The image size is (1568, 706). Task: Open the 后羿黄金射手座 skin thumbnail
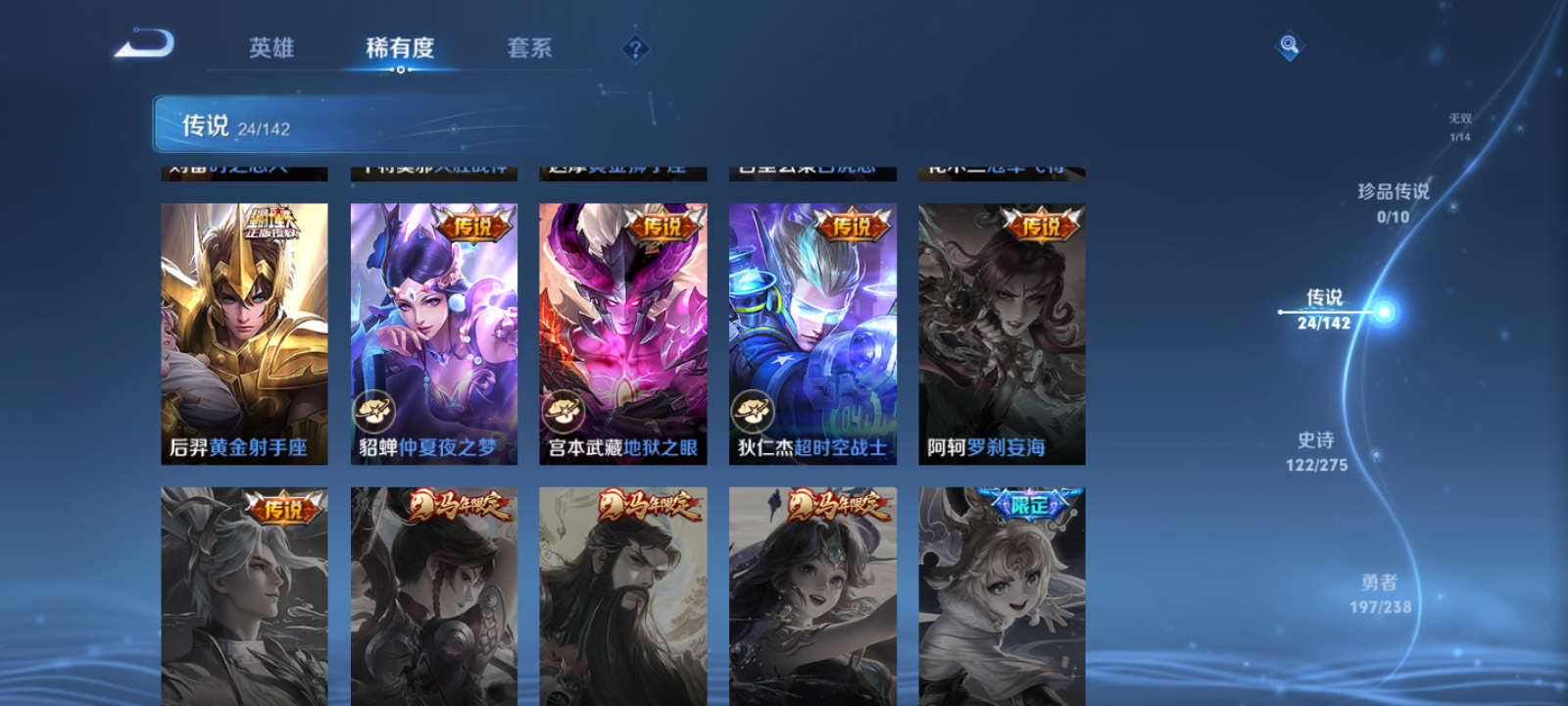point(242,333)
